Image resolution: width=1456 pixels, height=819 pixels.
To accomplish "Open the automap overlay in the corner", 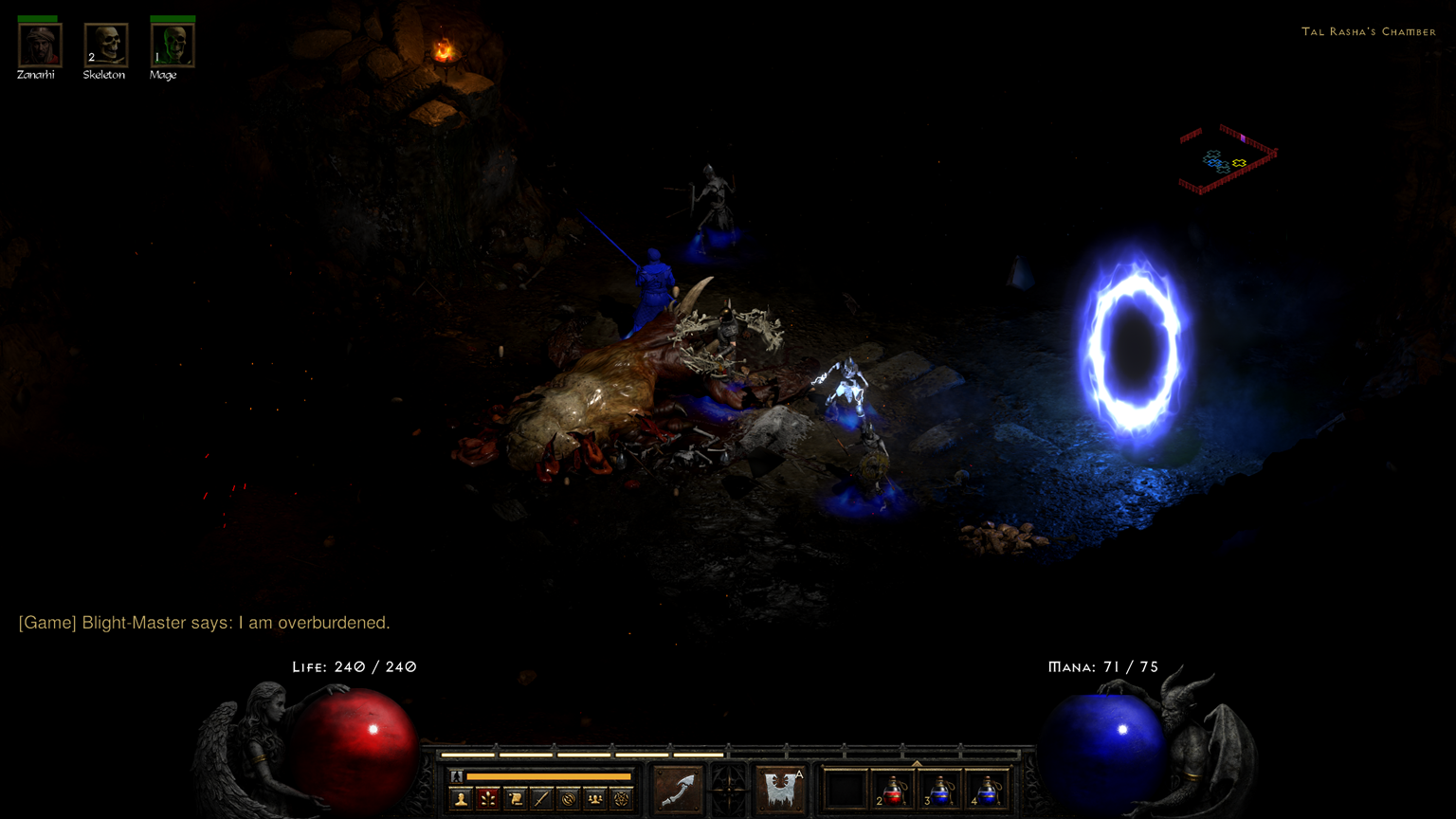I will point(1228,158).
